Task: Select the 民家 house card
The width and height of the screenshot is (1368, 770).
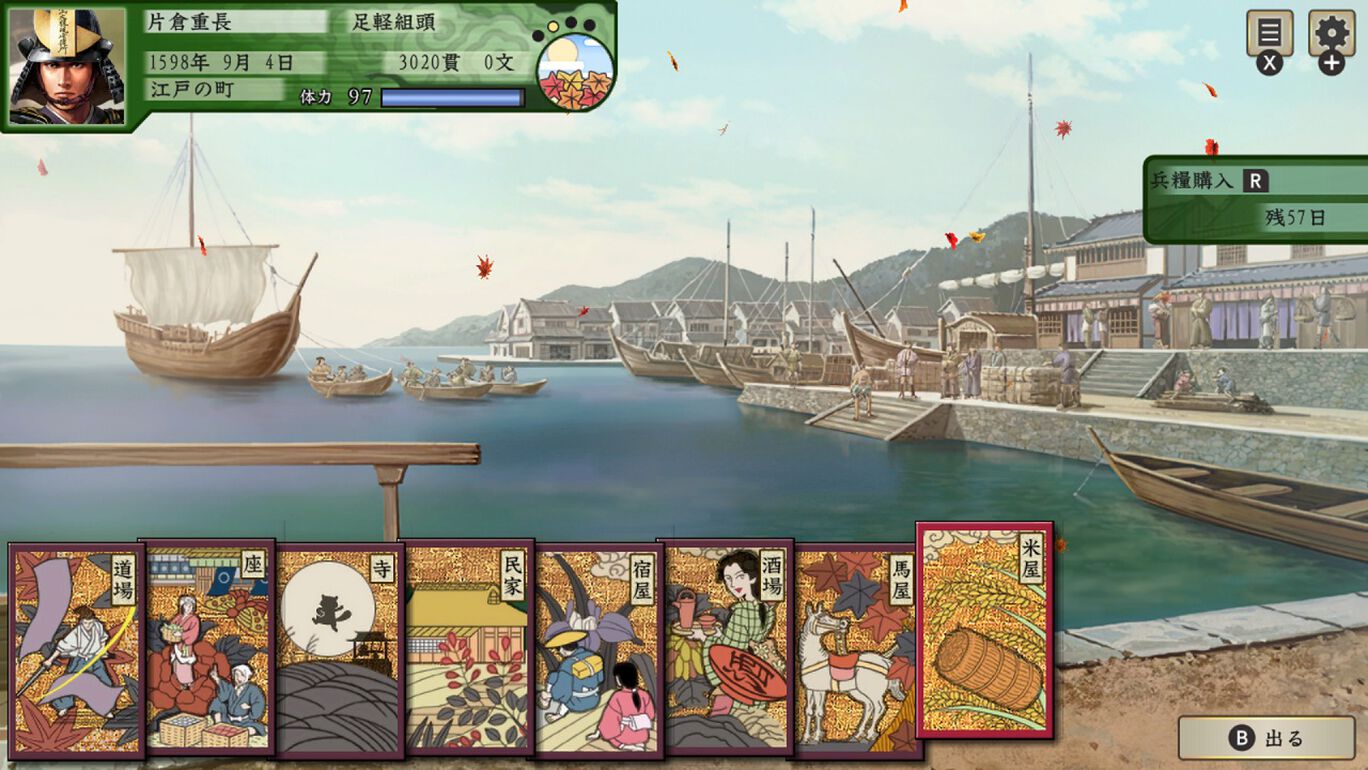Action: [x=468, y=650]
